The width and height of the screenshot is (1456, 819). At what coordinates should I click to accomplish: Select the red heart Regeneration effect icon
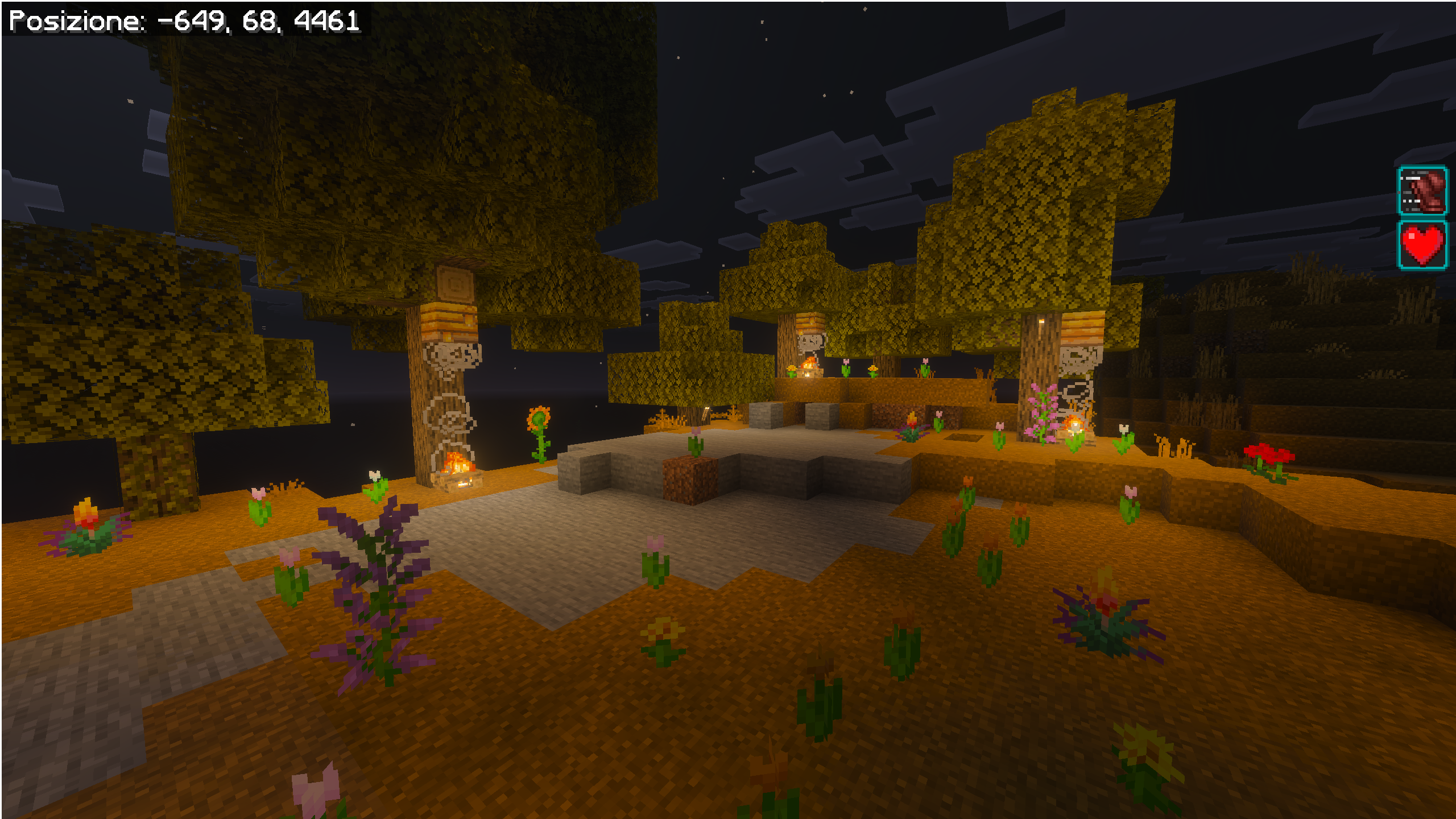1422,245
